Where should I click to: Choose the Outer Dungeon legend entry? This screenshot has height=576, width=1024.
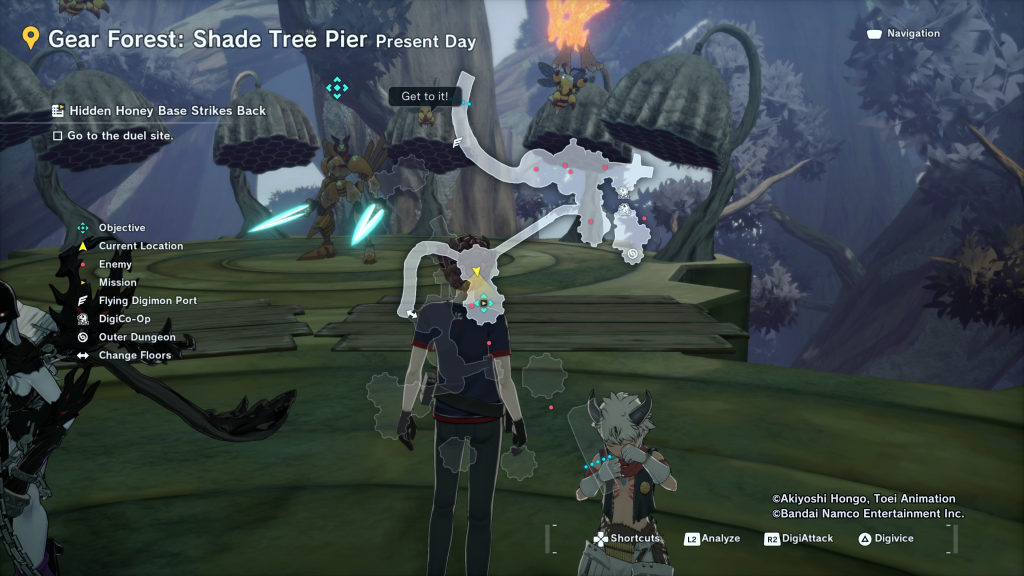pos(136,337)
